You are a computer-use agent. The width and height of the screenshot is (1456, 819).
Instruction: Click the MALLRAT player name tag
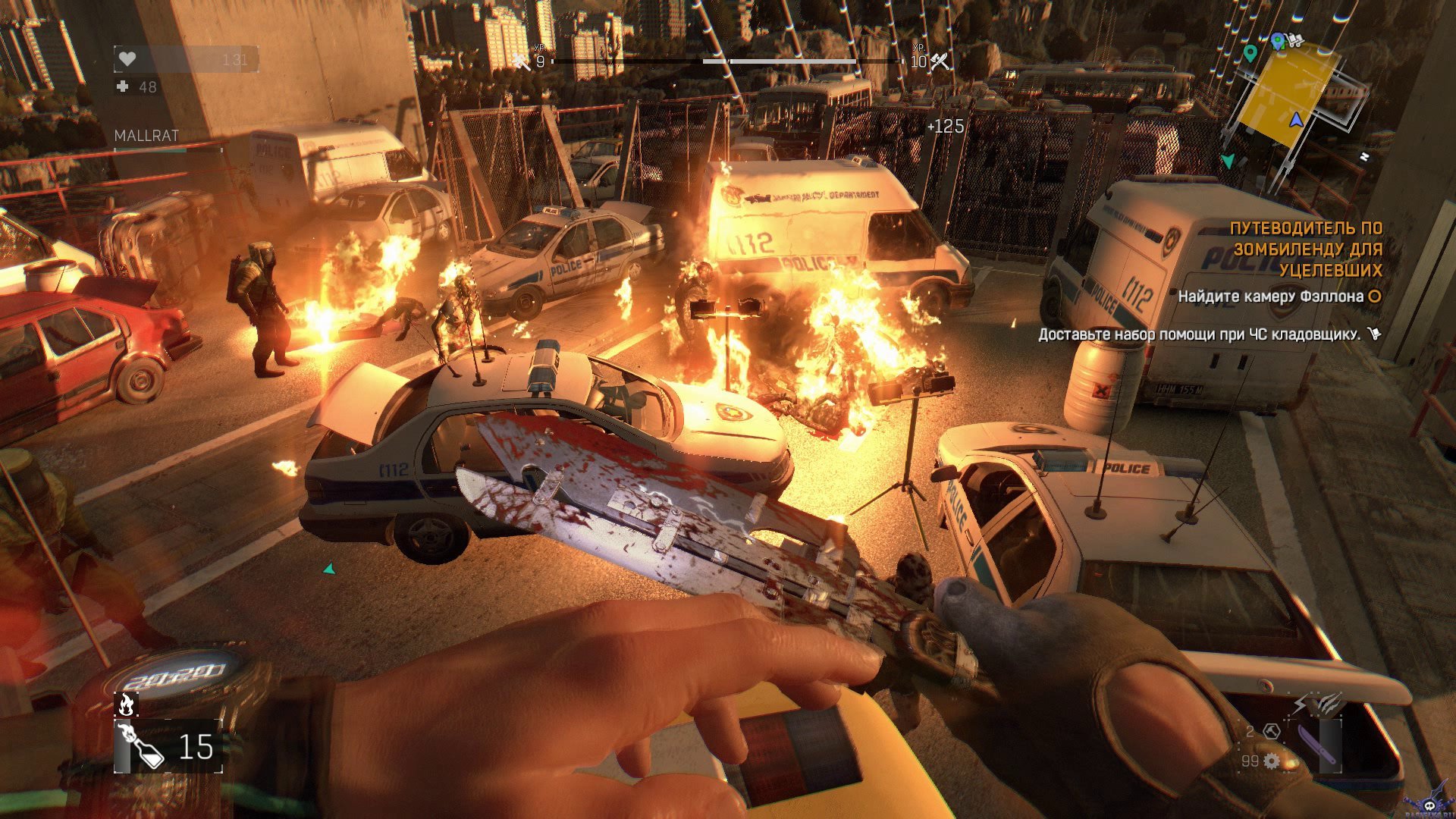[146, 136]
